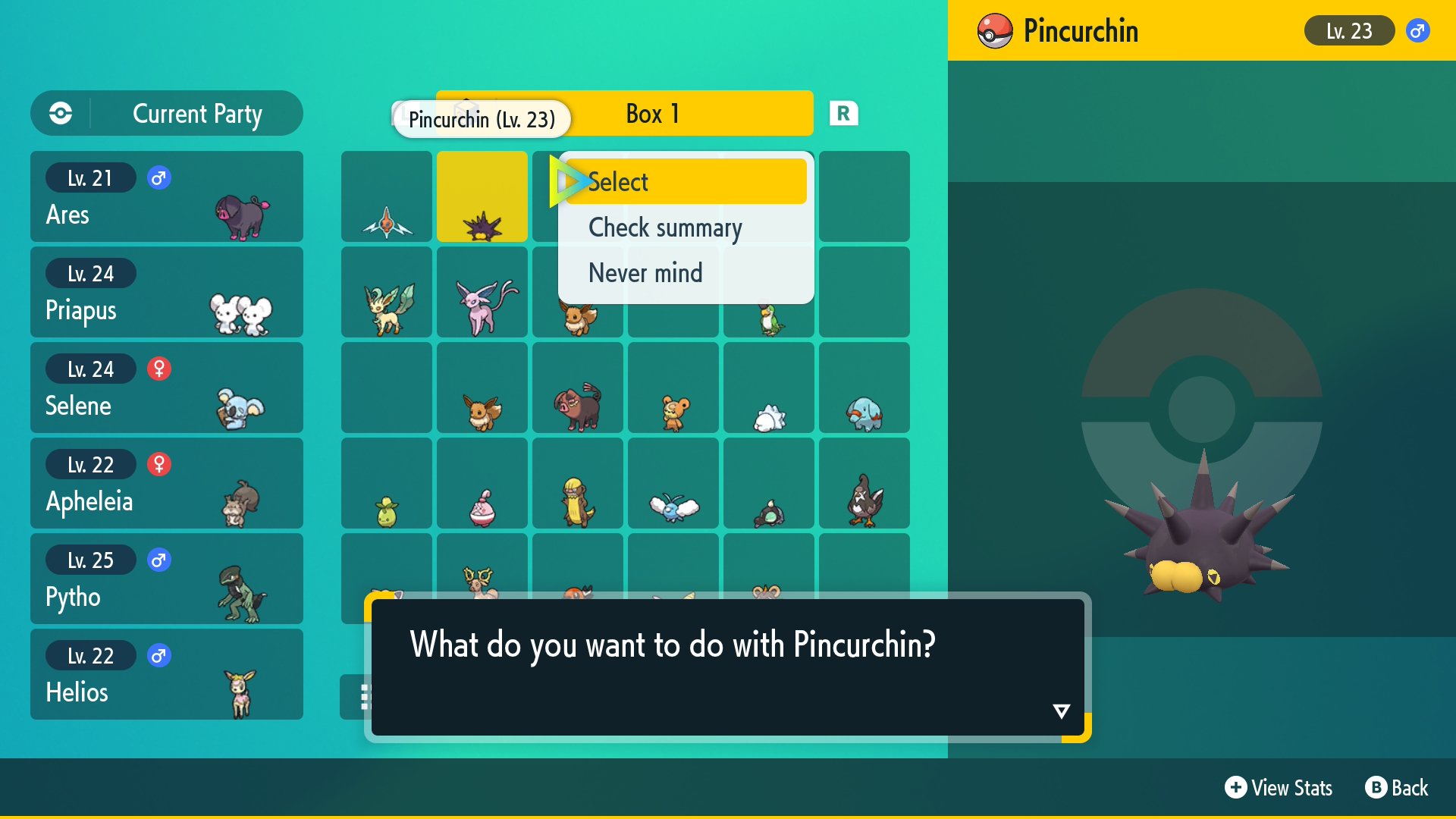Advance the dialogue text arrow

pyautogui.click(x=1061, y=711)
